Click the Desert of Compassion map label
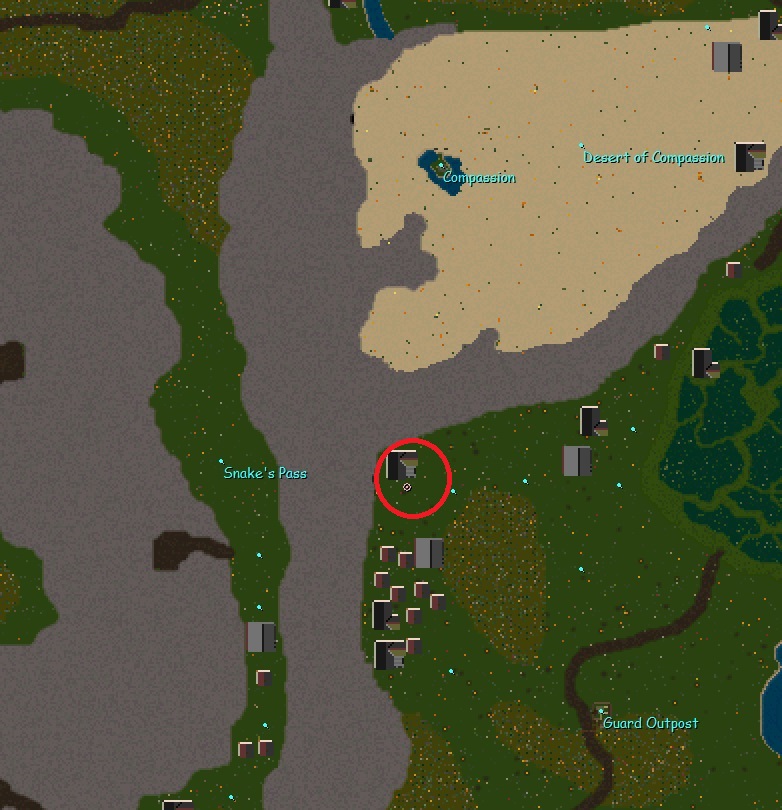 pyautogui.click(x=654, y=158)
